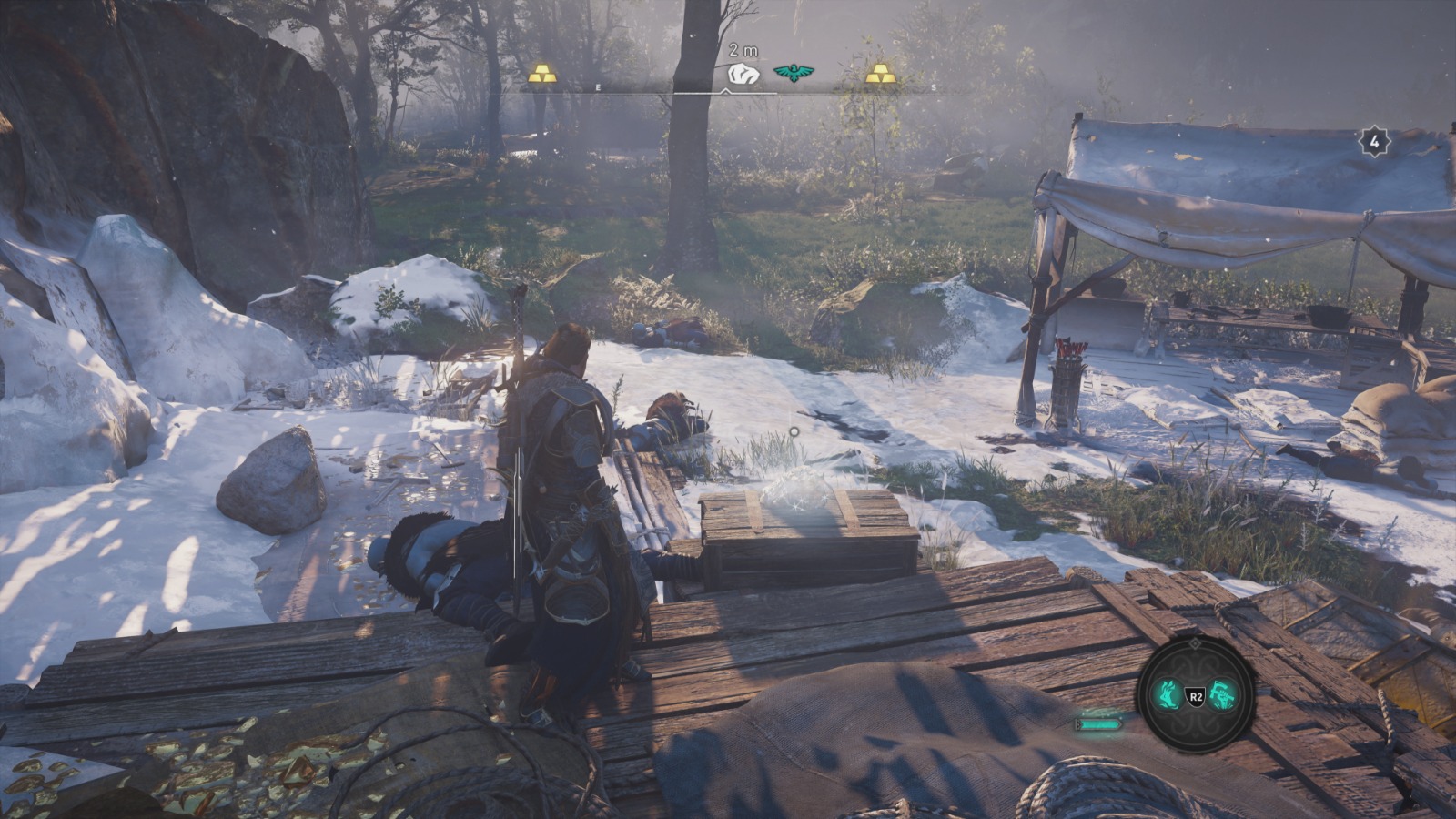This screenshot has width=1456, height=819.
Task: Expand the 2 m objective distance indicator
Action: (743, 50)
